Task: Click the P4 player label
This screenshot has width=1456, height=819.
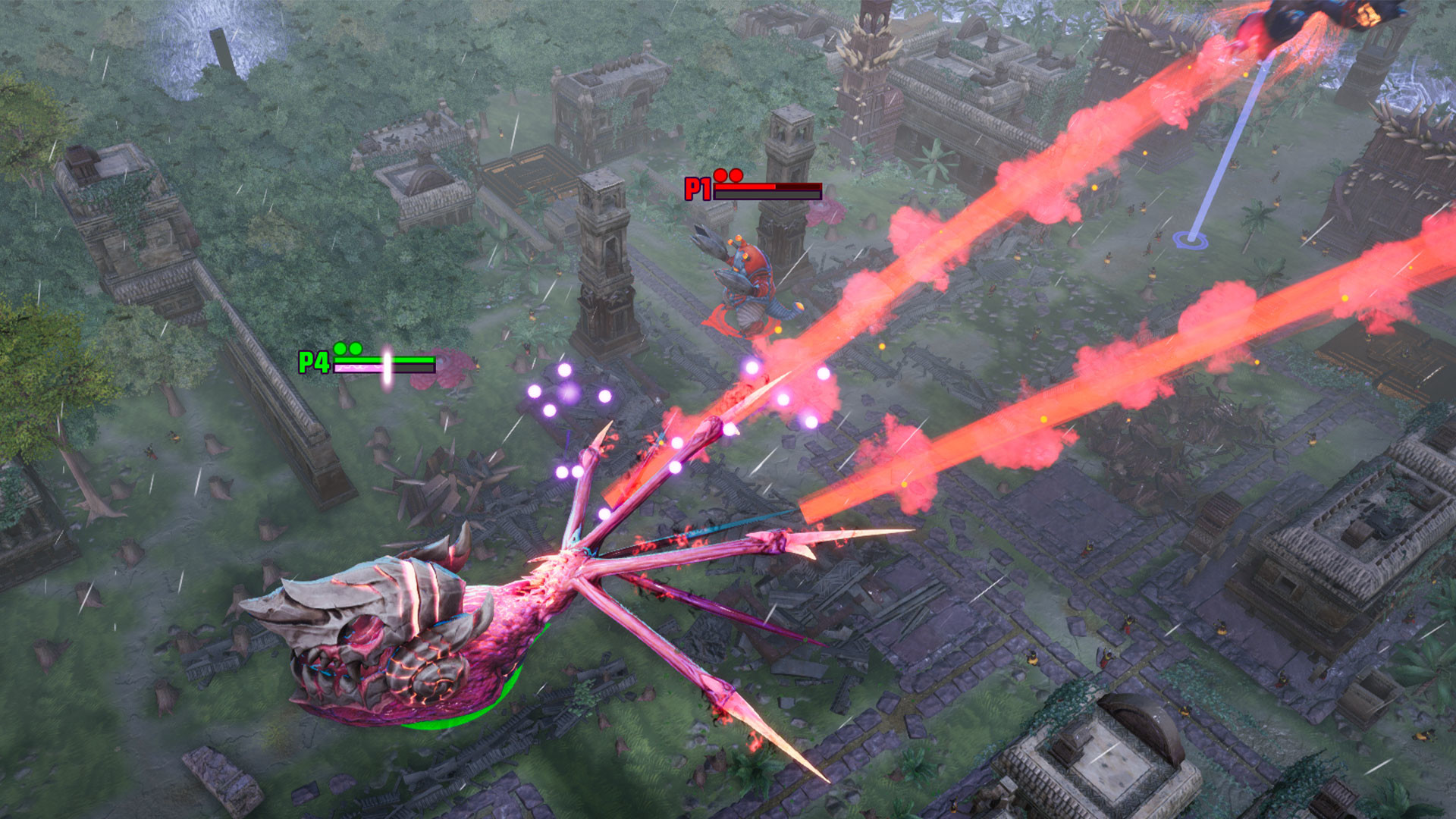Action: click(x=312, y=362)
